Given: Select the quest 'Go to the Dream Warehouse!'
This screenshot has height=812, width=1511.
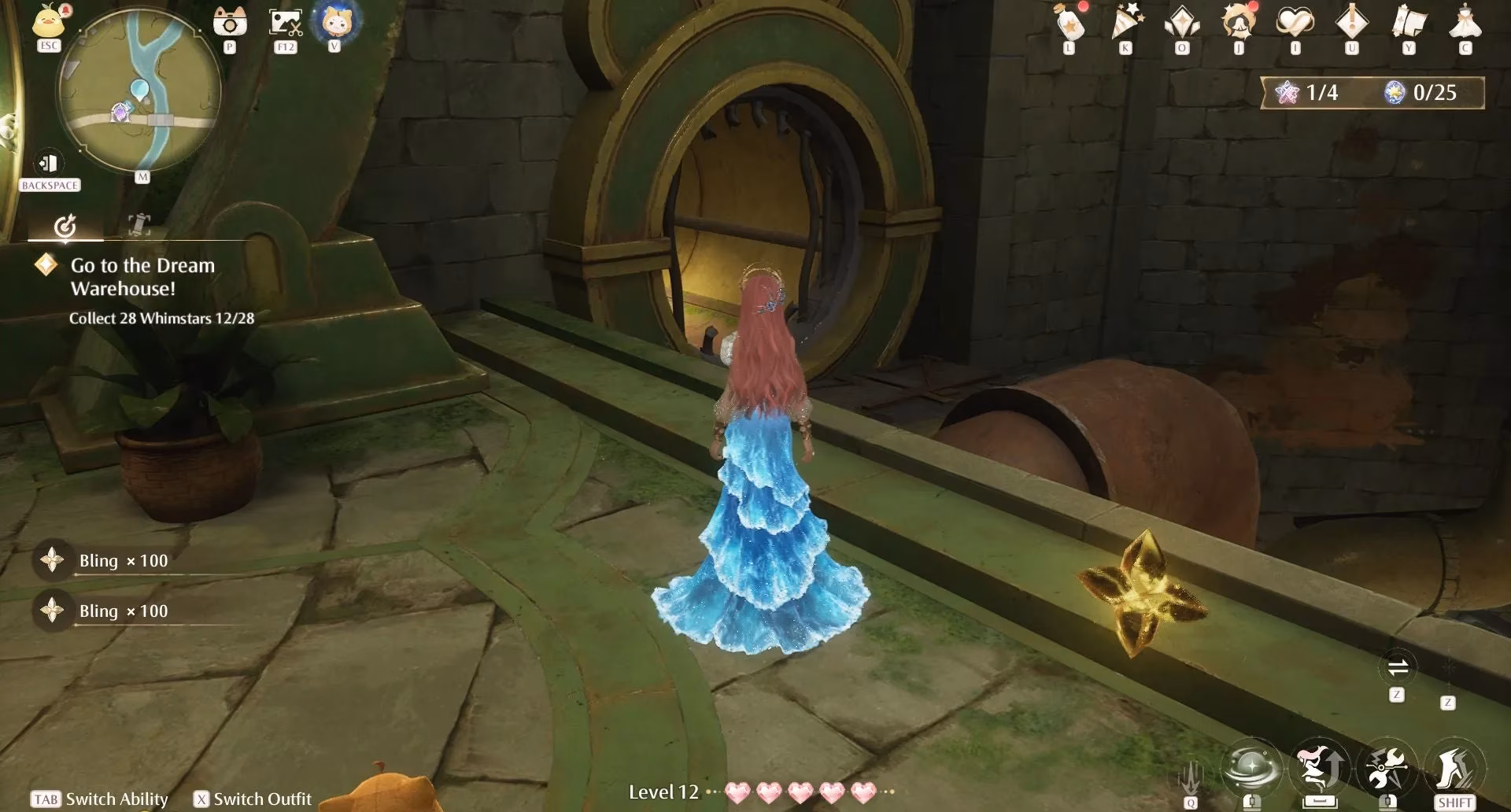Looking at the screenshot, I should [142, 275].
